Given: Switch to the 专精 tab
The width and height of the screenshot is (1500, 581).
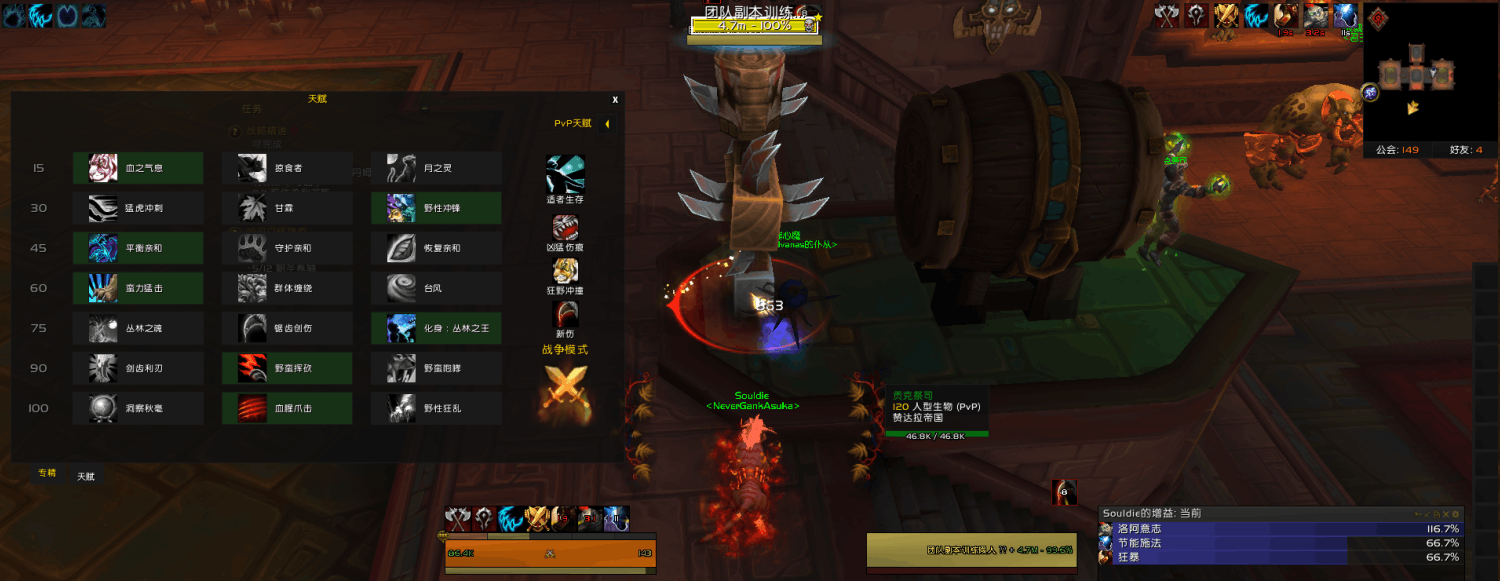Looking at the screenshot, I should coord(47,473).
